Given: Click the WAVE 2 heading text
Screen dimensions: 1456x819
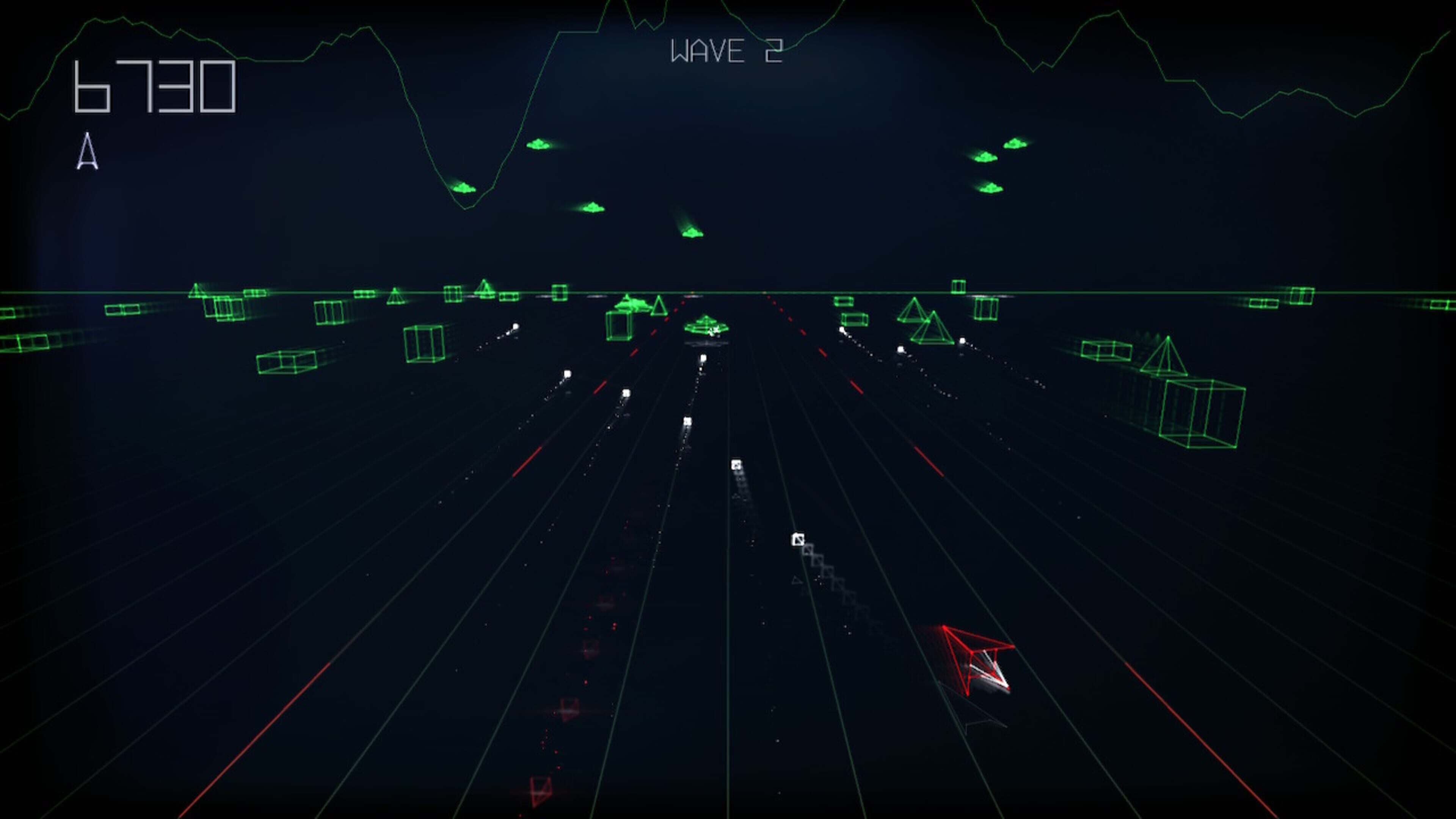Looking at the screenshot, I should point(726,50).
